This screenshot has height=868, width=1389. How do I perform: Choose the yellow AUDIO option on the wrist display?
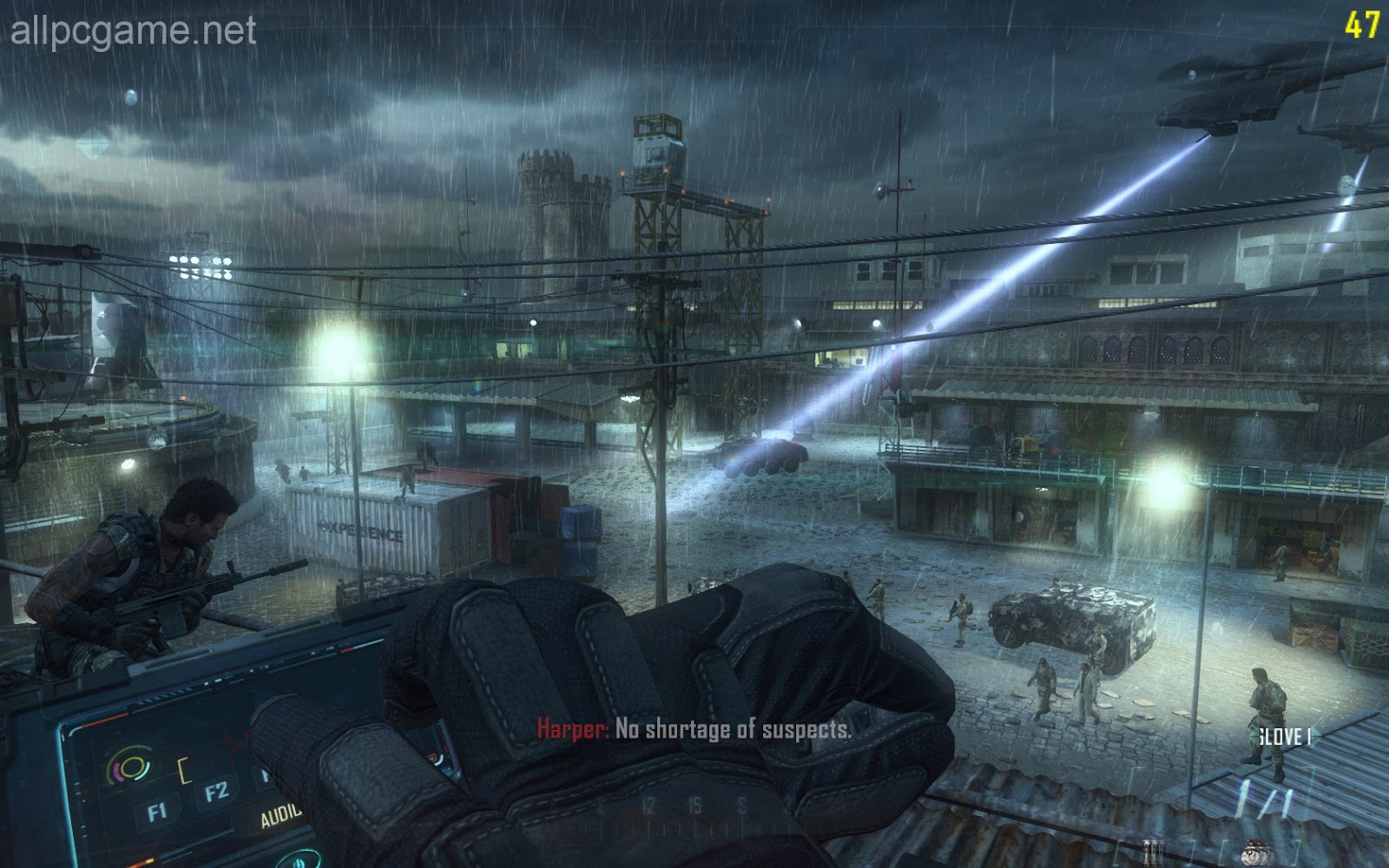click(280, 815)
